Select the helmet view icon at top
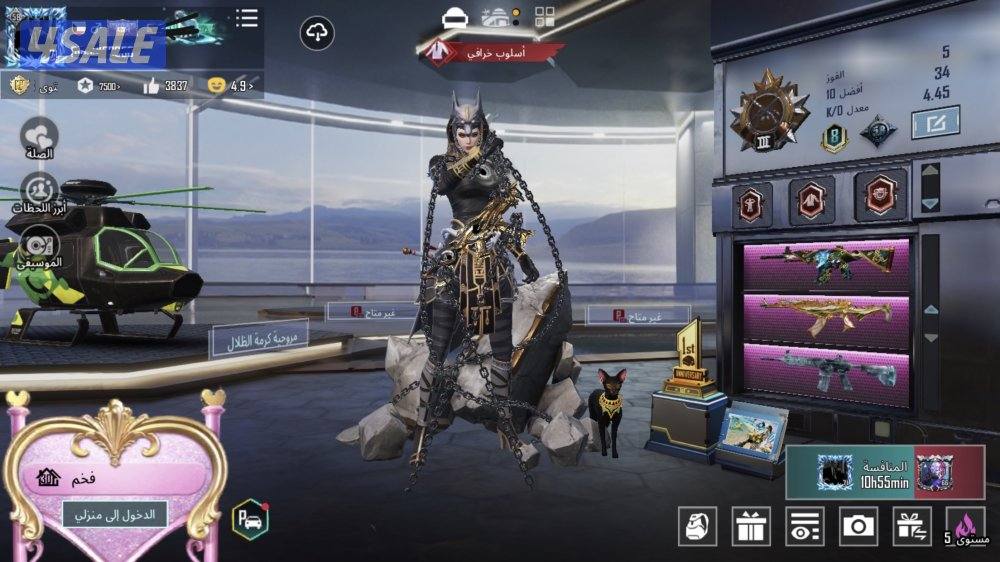The image size is (1000, 562). 455,17
